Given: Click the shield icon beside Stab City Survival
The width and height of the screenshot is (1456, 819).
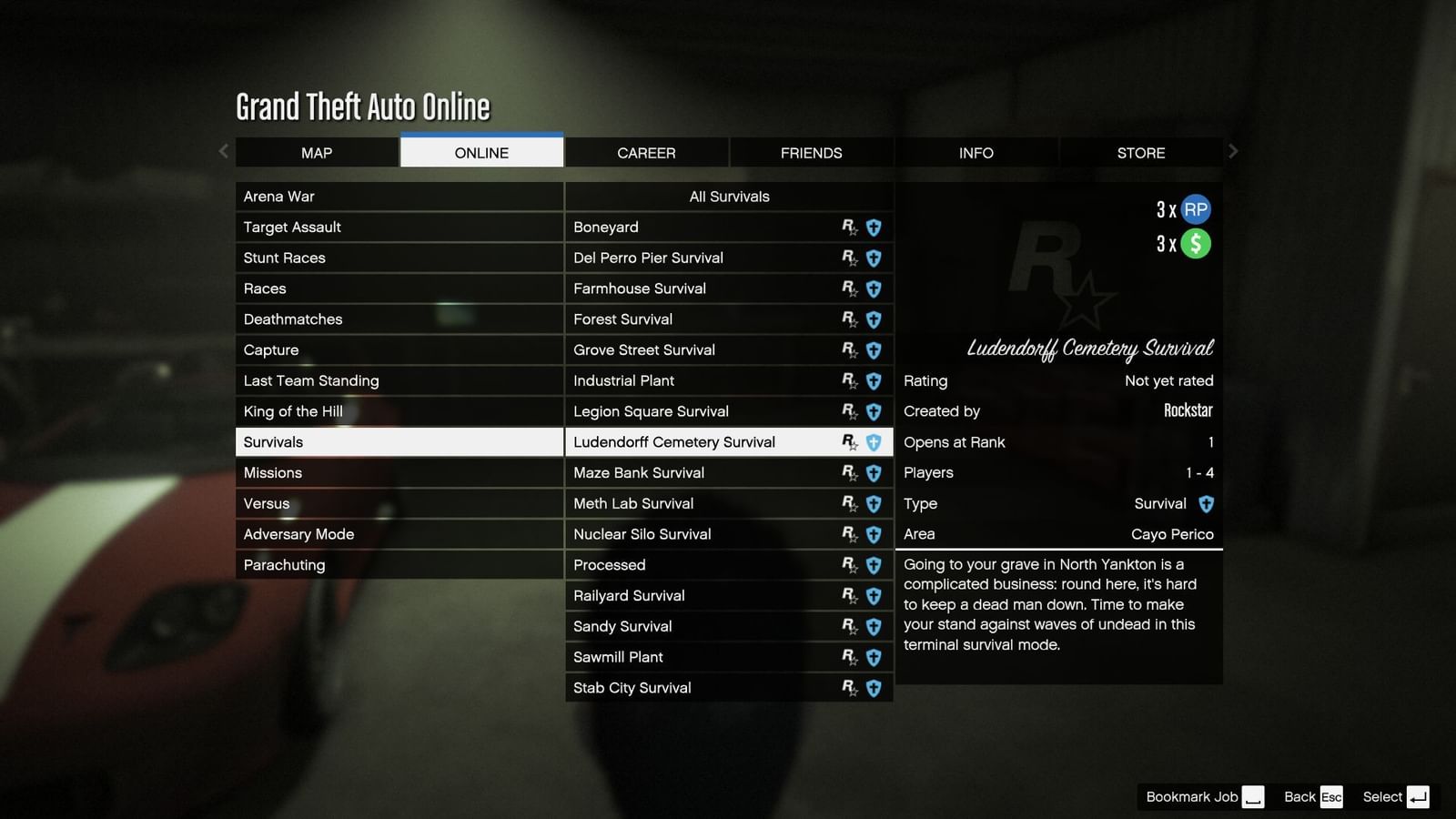Looking at the screenshot, I should [x=873, y=688].
